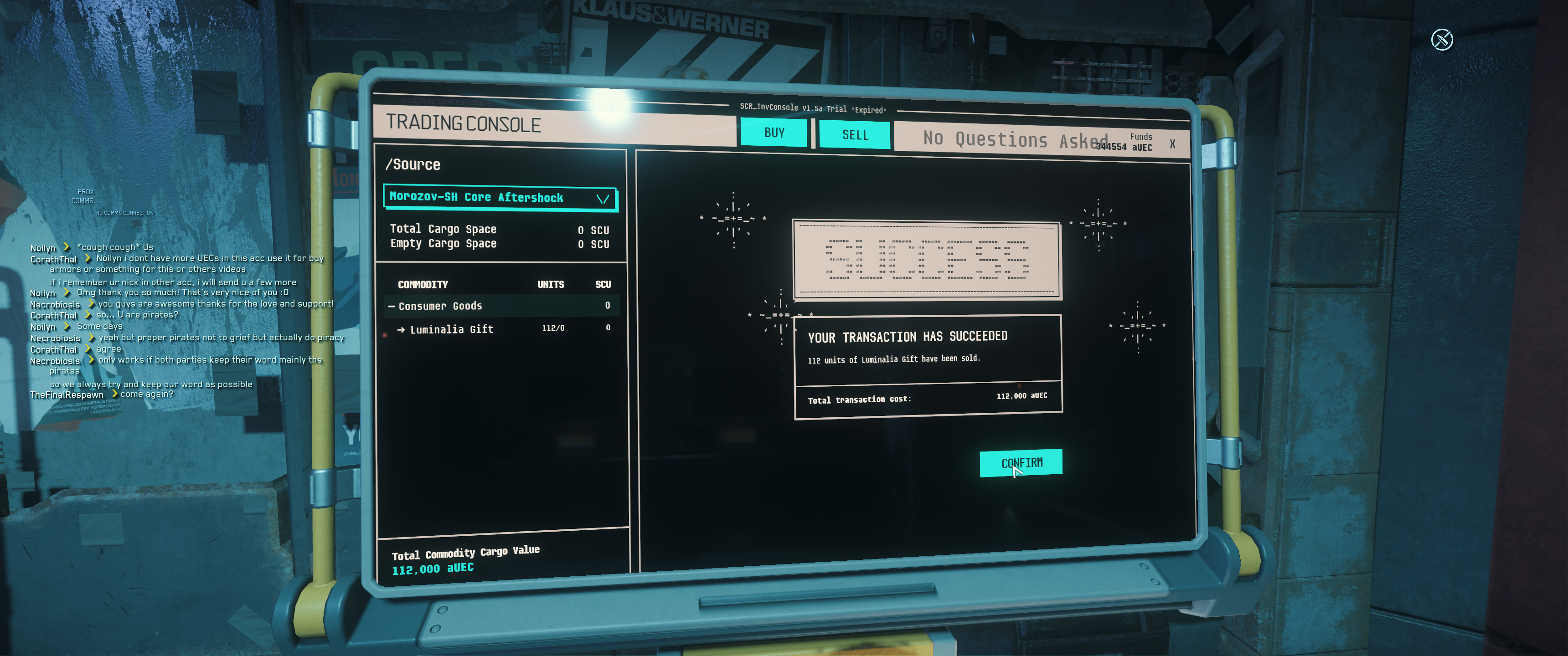Switch to the SELL tab

(855, 134)
